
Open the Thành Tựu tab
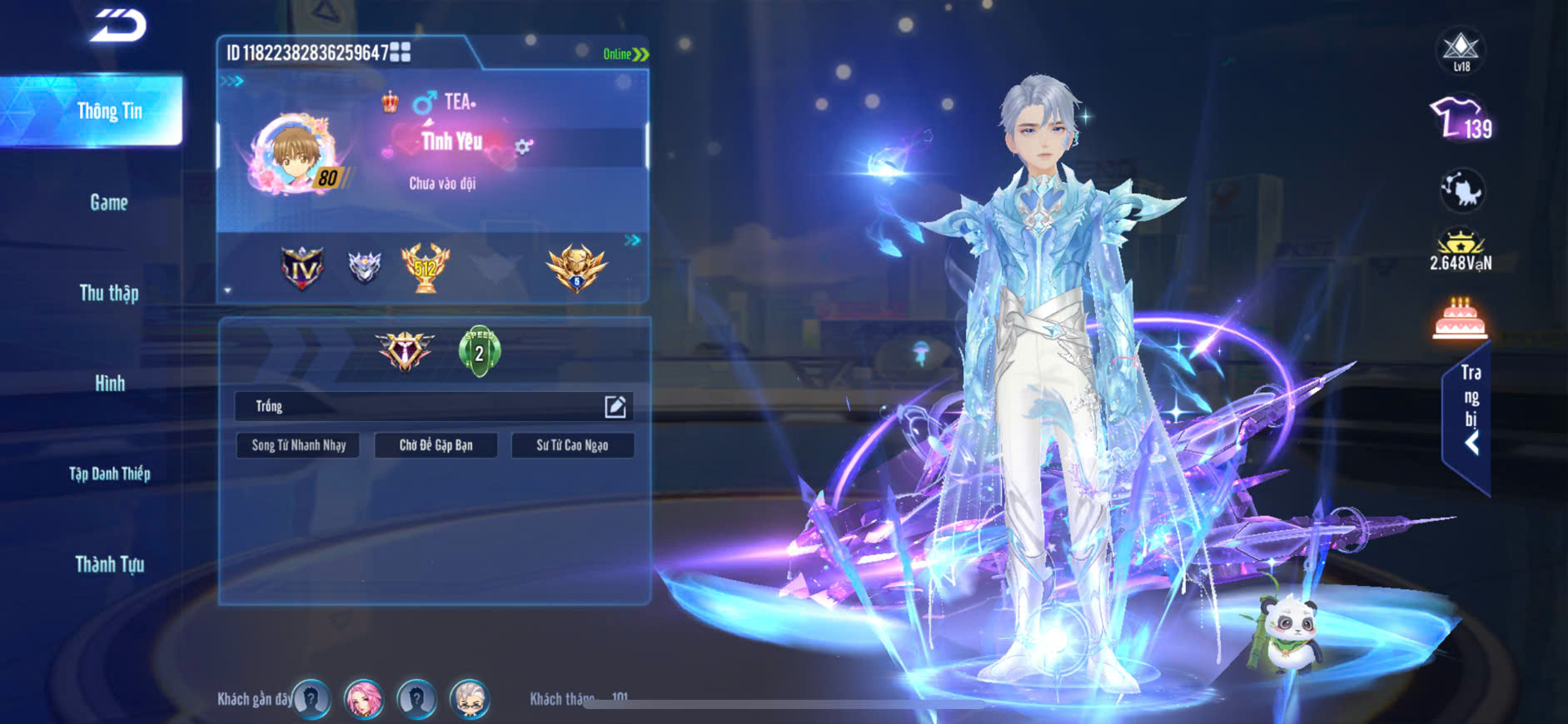(x=109, y=565)
